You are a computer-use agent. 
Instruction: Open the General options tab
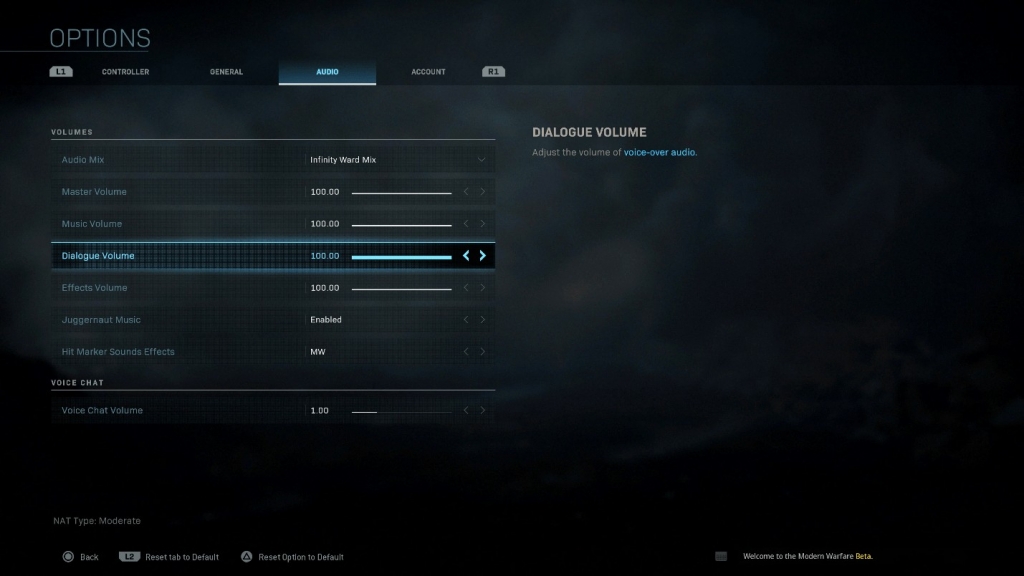226,72
